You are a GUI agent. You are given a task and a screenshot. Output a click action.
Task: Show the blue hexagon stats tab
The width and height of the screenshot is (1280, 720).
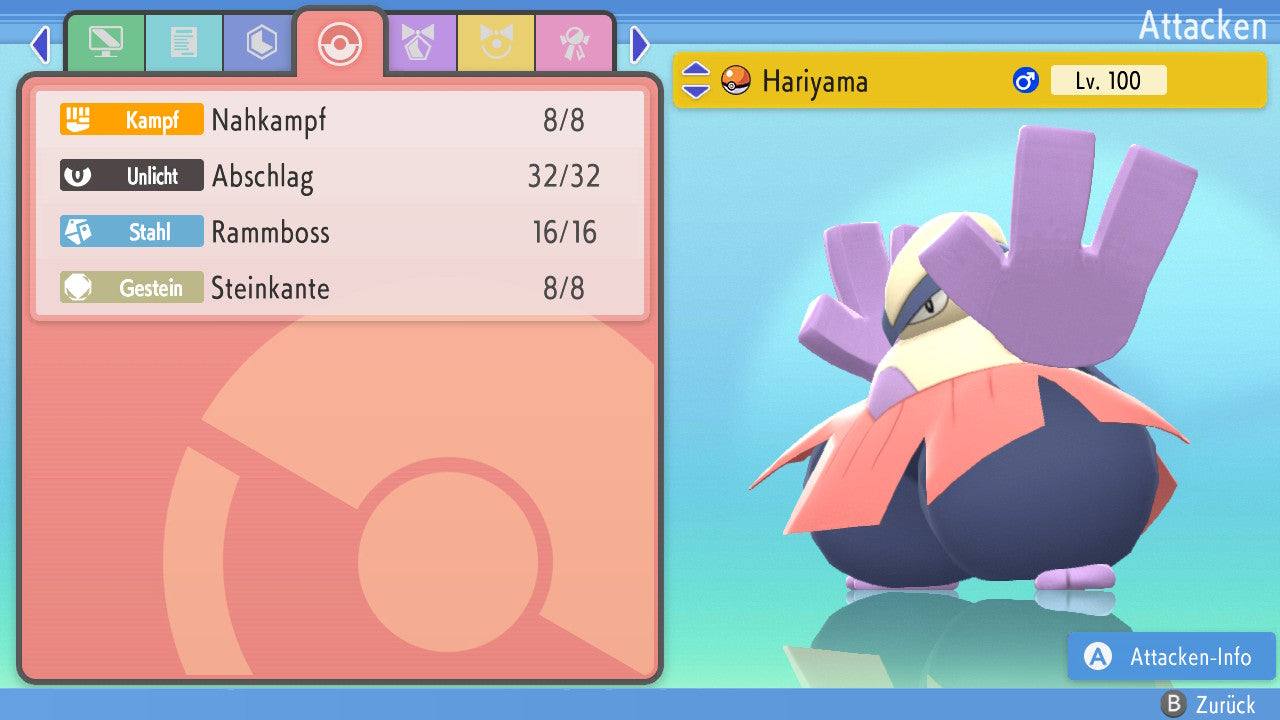261,42
